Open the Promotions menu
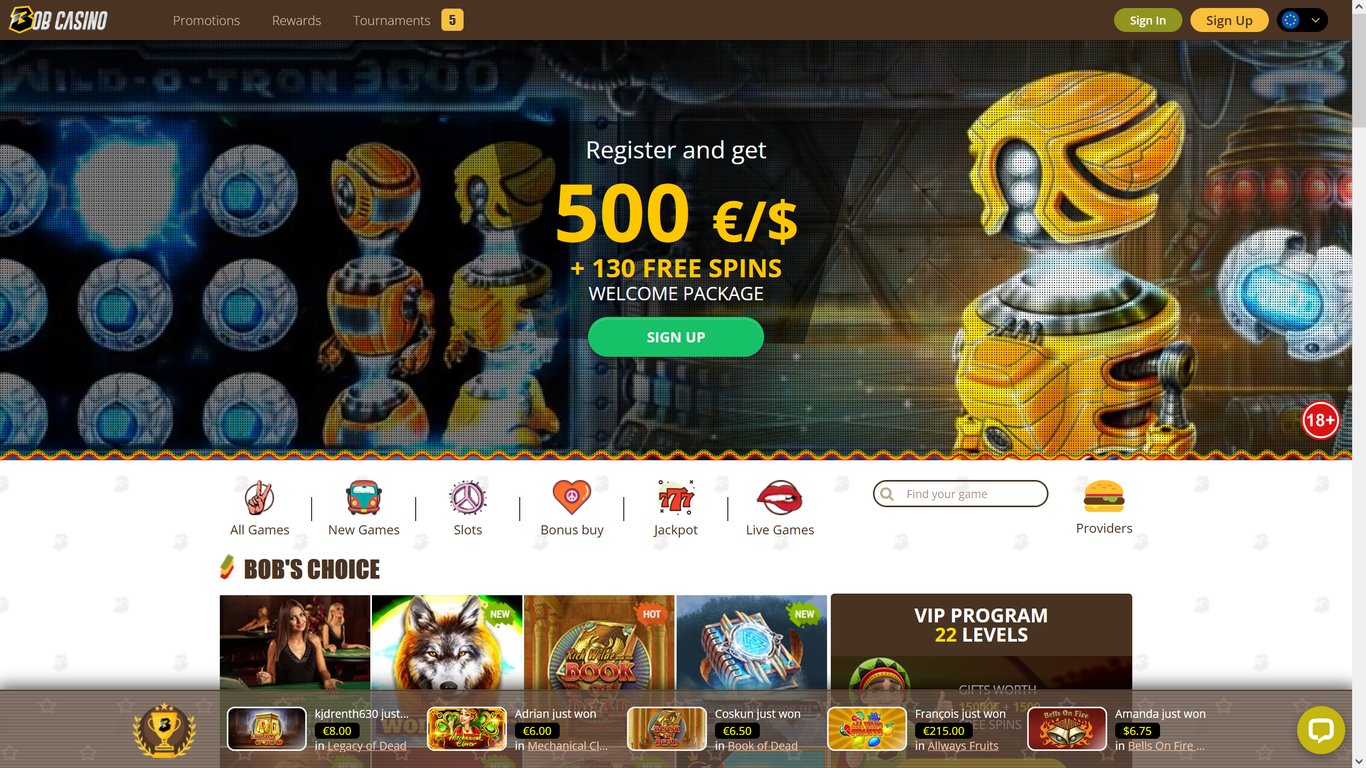This screenshot has height=768, width=1366. (x=206, y=19)
